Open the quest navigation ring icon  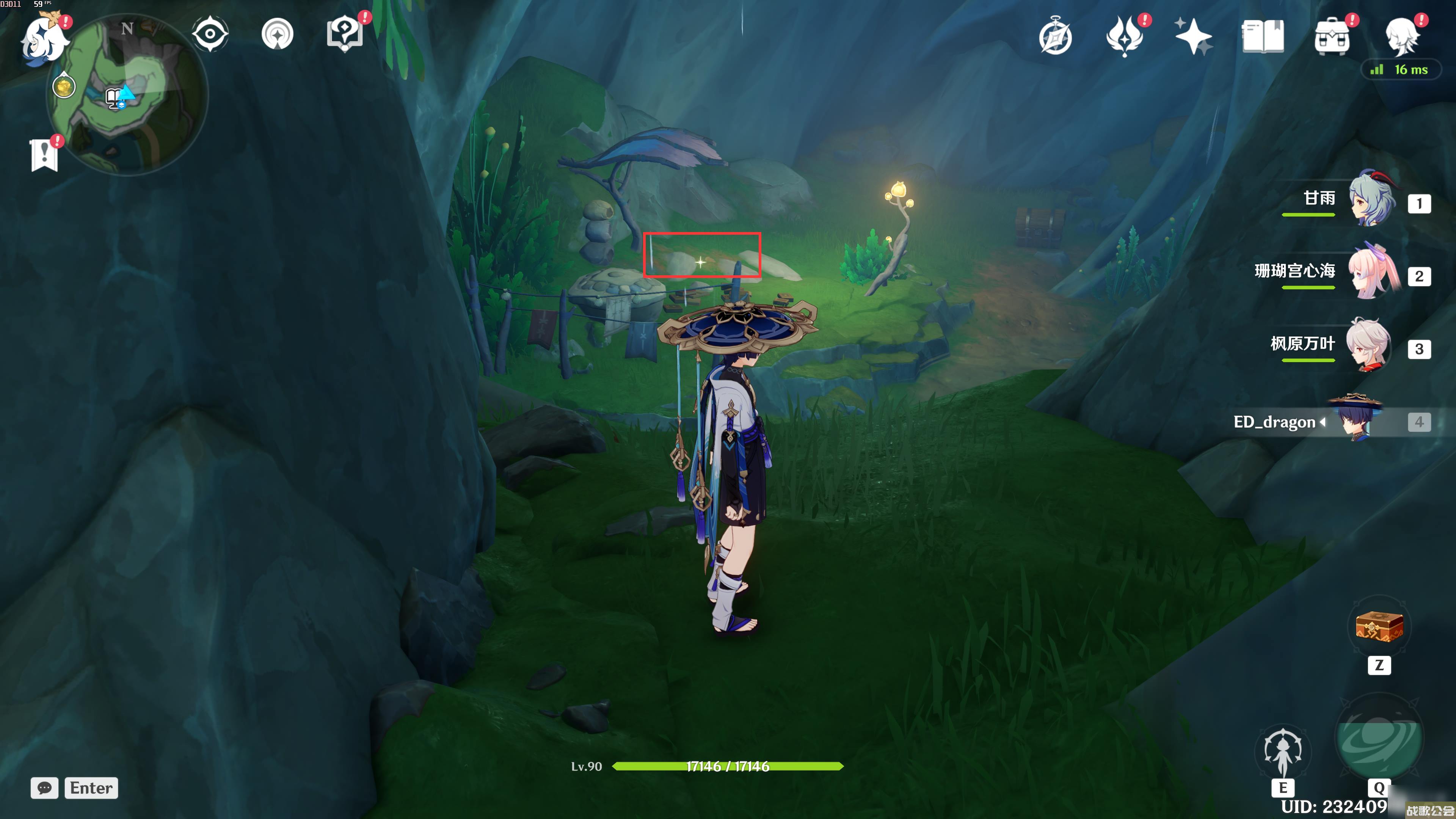(278, 35)
